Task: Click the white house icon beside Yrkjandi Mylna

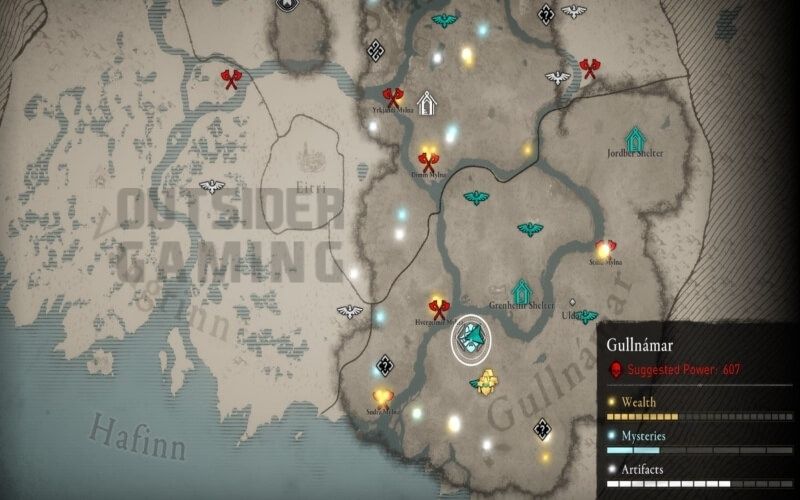Action: click(x=427, y=103)
